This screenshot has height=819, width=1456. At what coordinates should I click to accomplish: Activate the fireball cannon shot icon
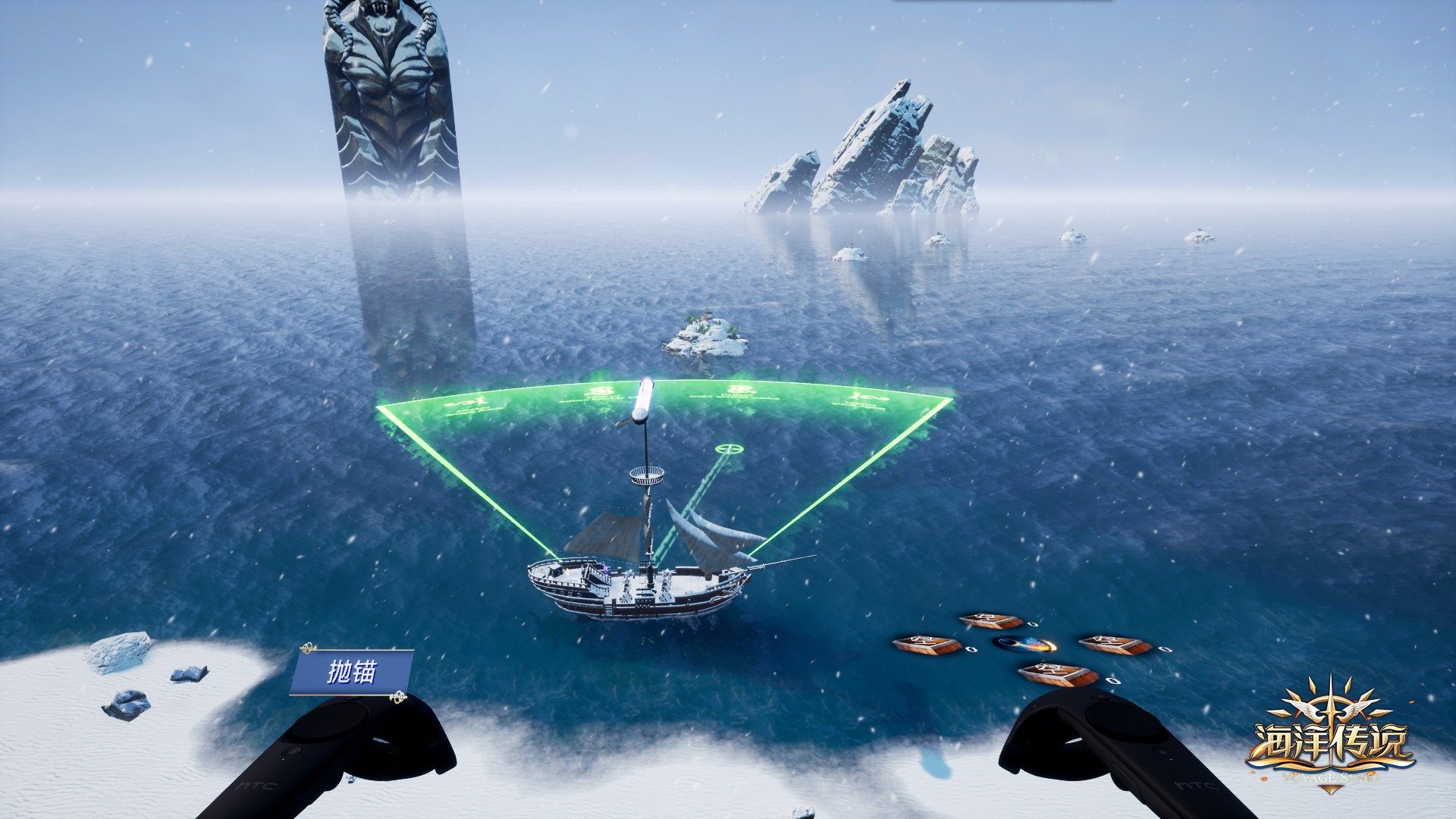click(1025, 645)
